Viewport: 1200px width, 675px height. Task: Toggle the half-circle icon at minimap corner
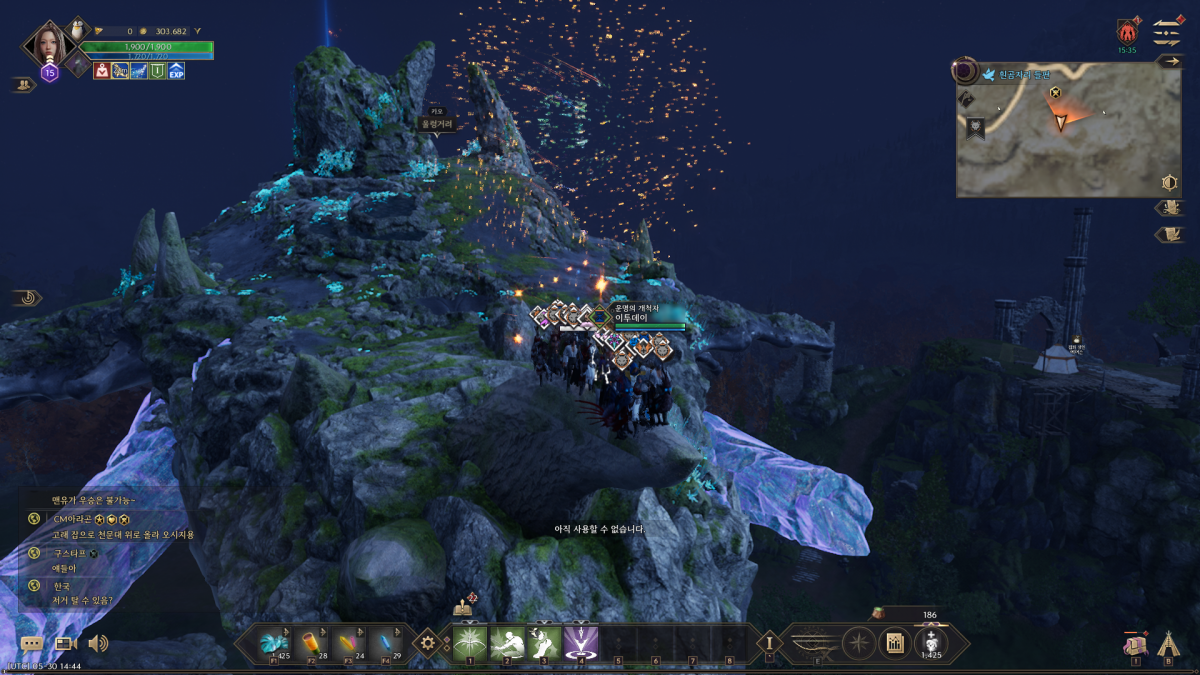pos(1168,183)
